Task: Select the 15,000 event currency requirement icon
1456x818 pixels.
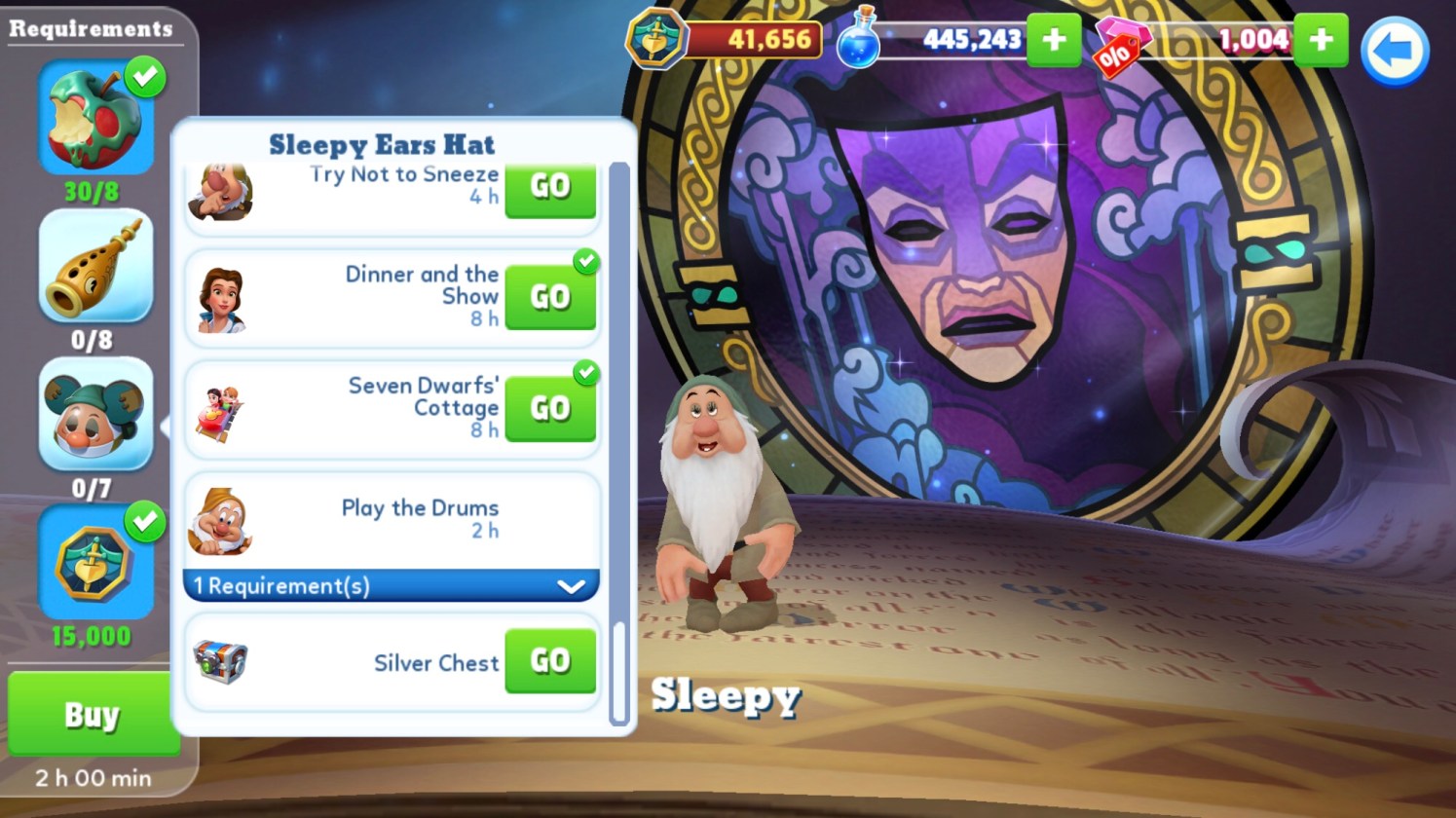Action: [x=95, y=563]
